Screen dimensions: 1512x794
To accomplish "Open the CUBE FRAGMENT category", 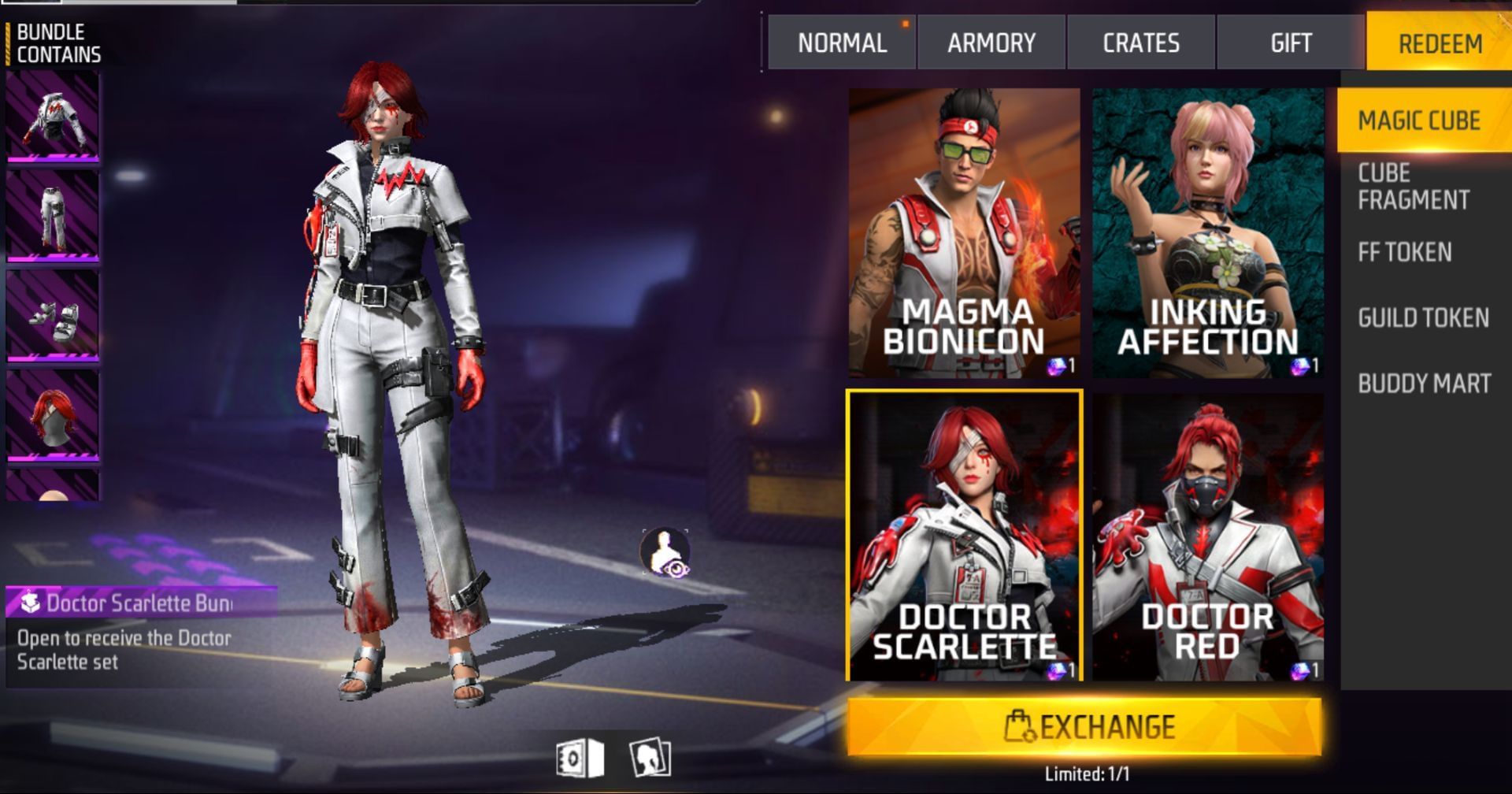I will 1412,187.
